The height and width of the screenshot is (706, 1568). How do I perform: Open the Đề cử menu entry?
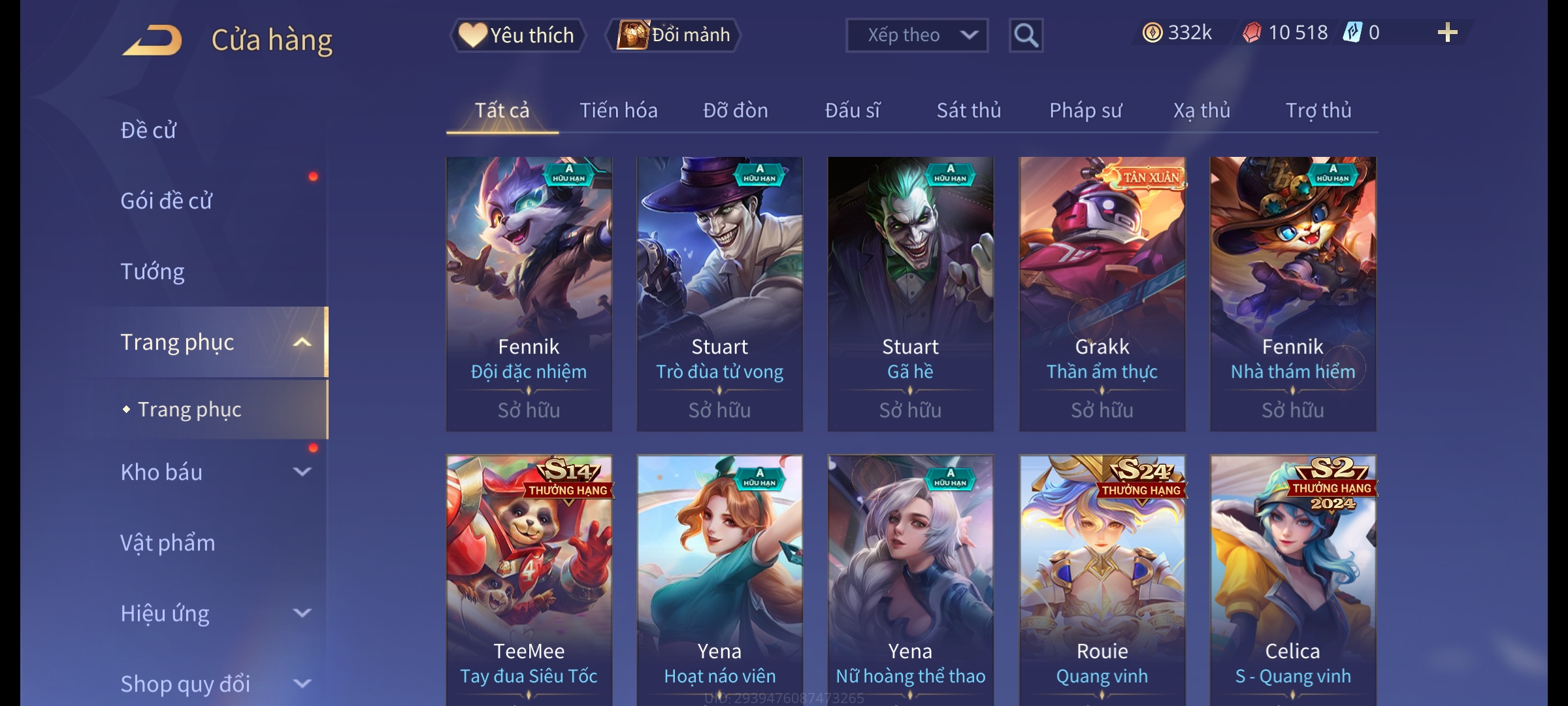coord(149,130)
